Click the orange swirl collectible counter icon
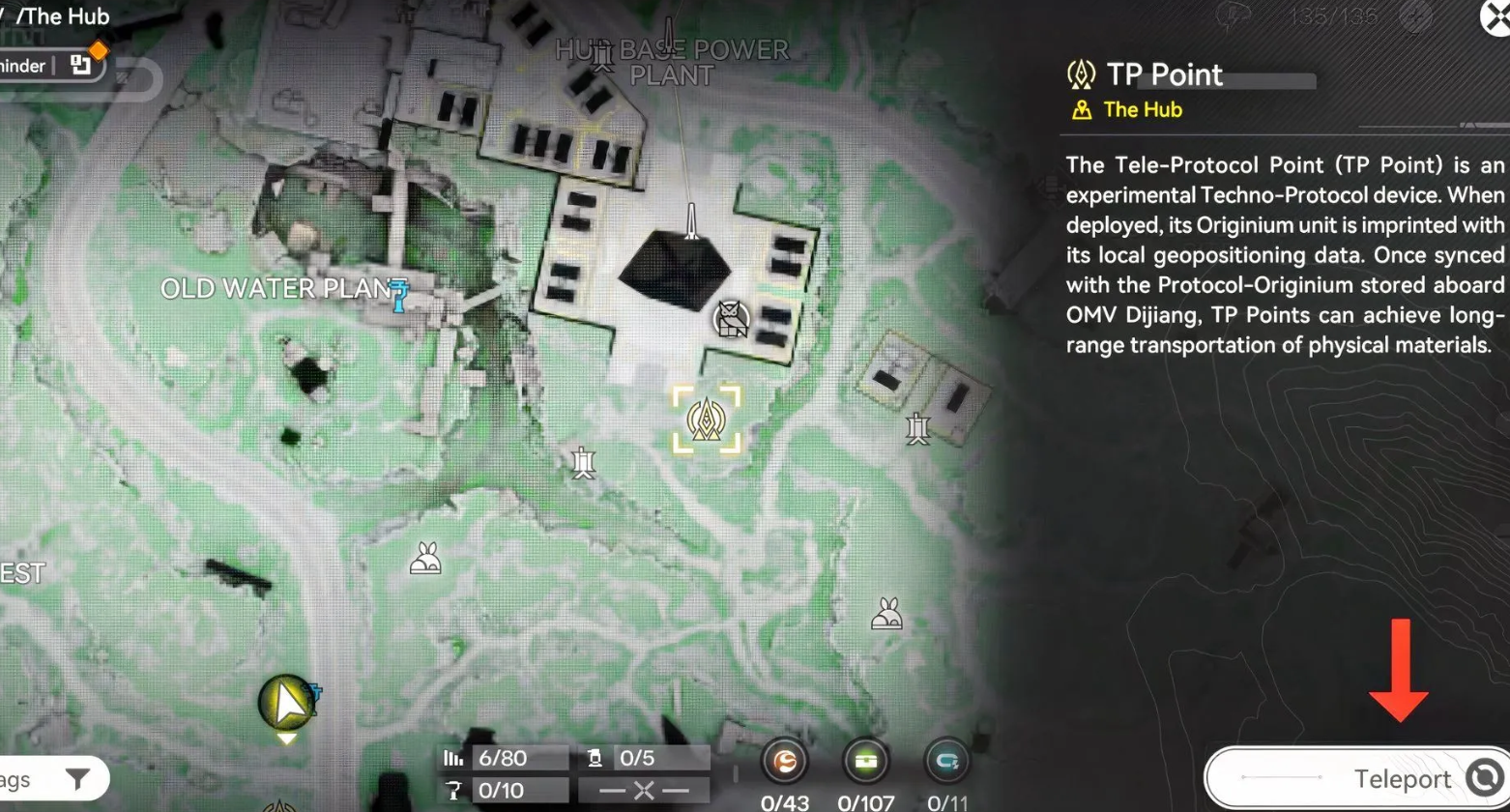This screenshot has width=1510, height=812. click(x=784, y=762)
